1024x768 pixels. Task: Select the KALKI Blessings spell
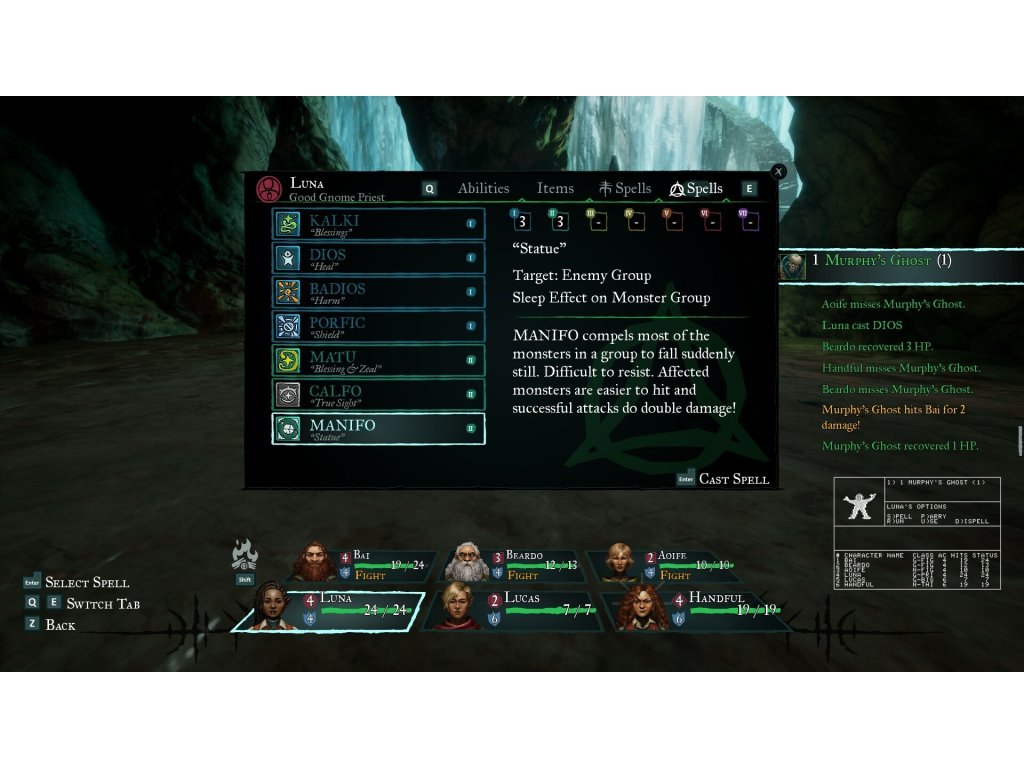coord(378,224)
